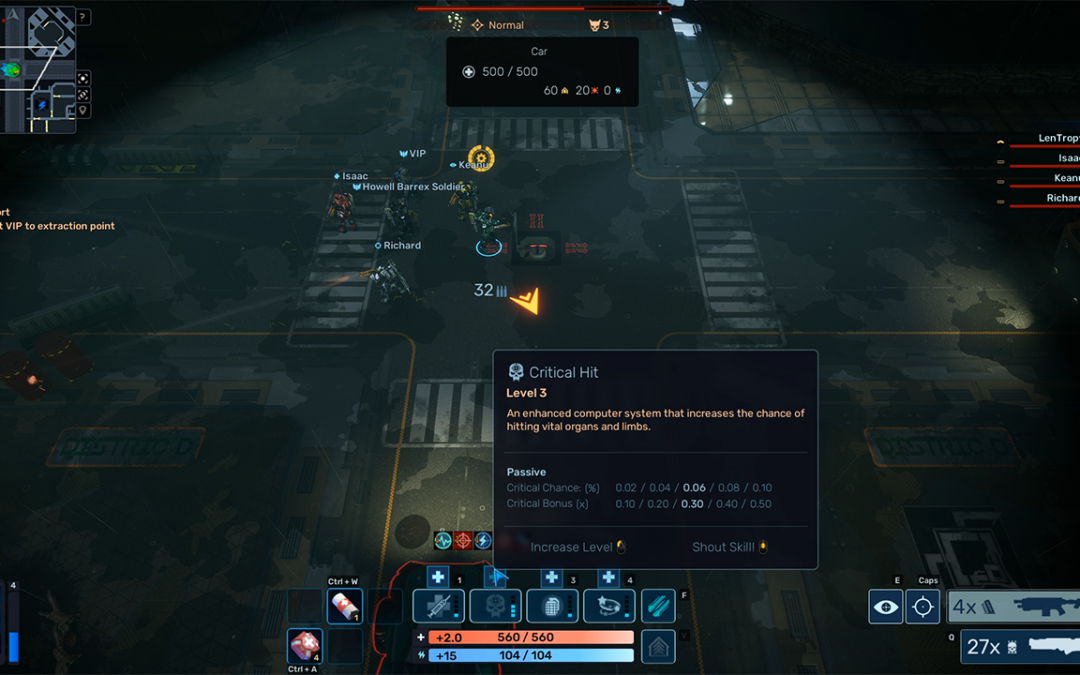Use the red medkit item slot
The image size is (1080, 675).
coord(304,646)
